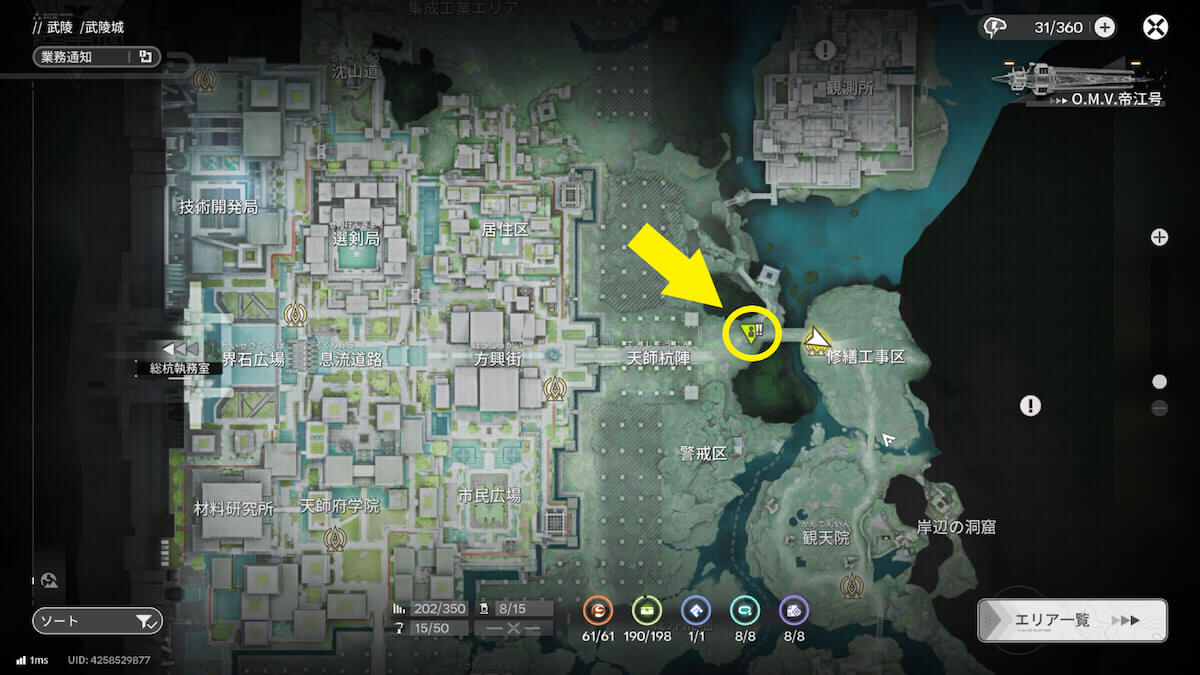Zoom out the map with the minus button

[1159, 408]
